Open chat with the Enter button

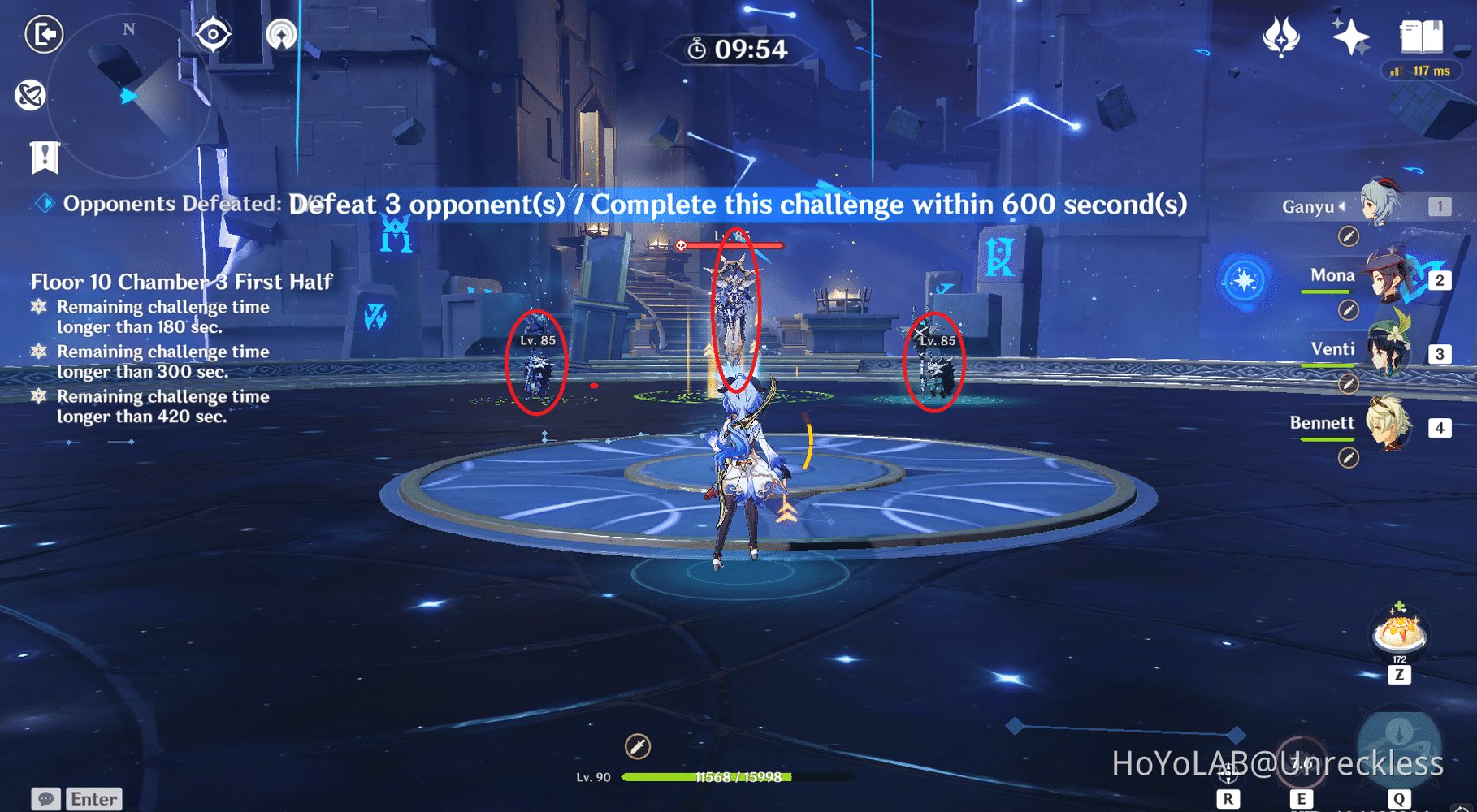coord(93,798)
